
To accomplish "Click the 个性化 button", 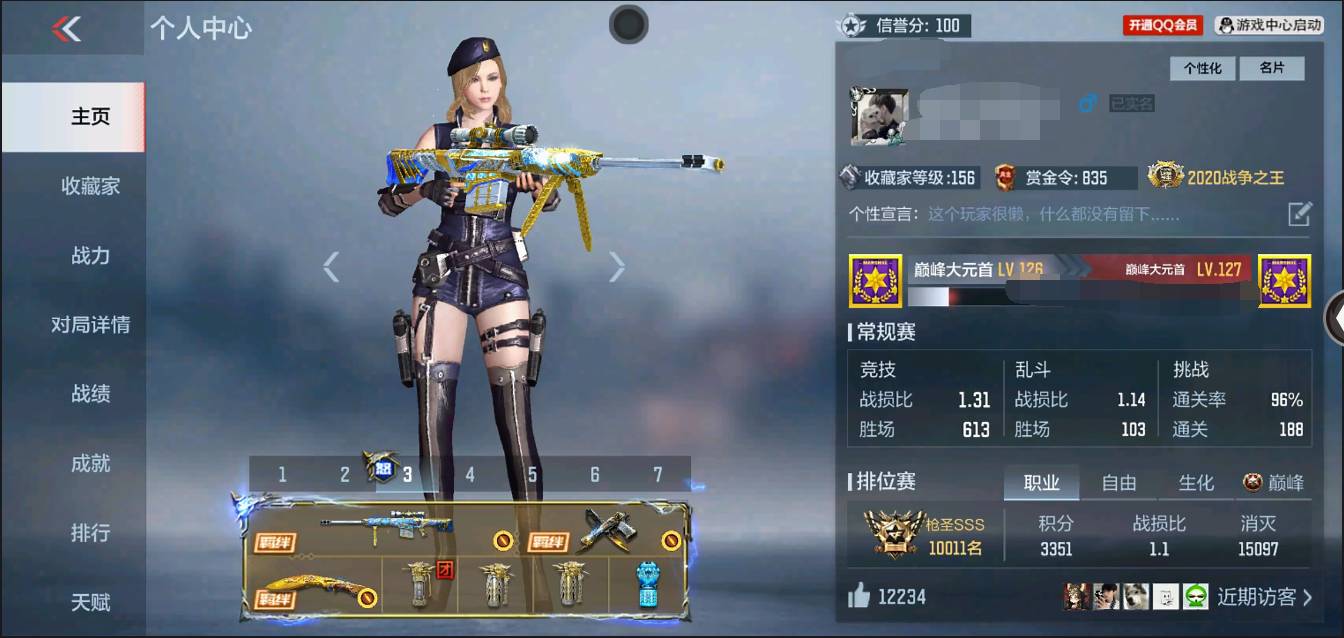I will [x=1203, y=68].
